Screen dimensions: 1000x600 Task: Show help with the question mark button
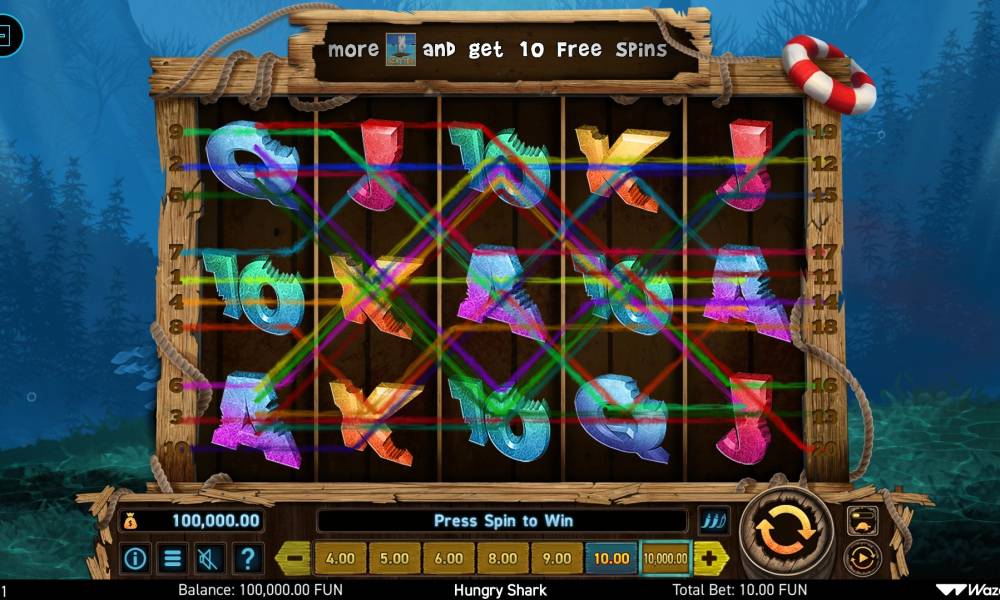(247, 558)
